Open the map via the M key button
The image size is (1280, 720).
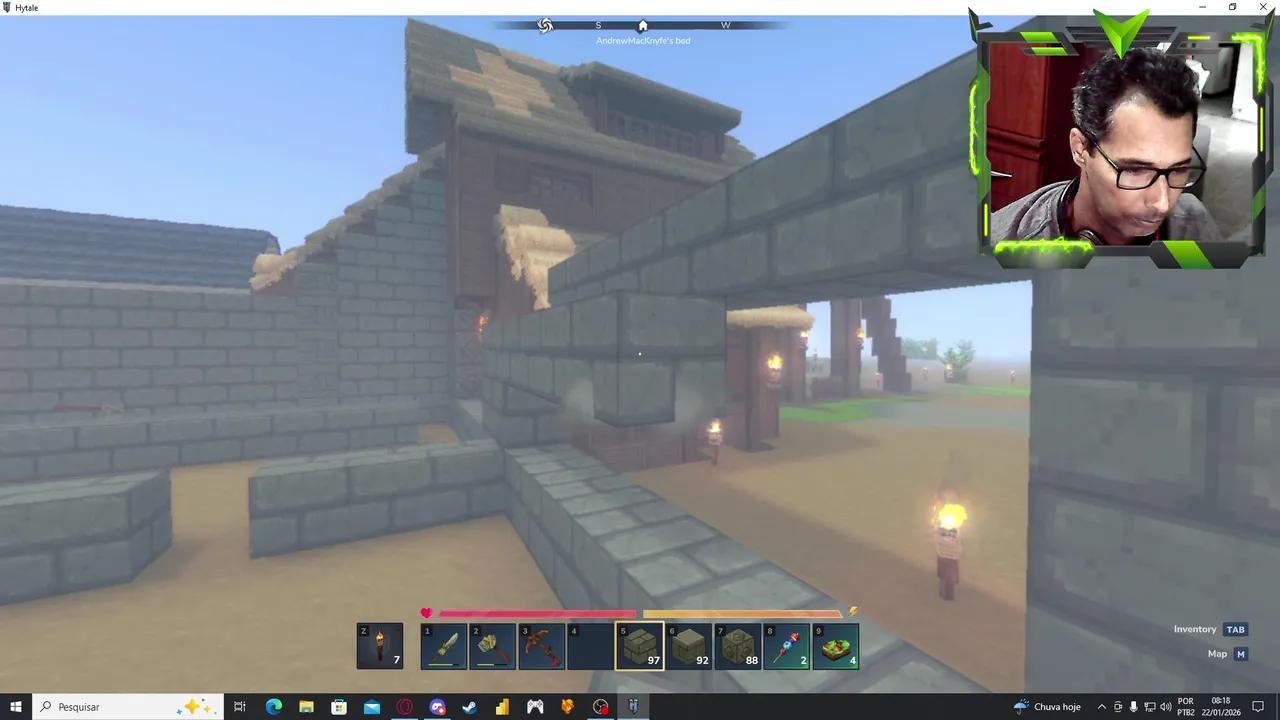pos(1240,653)
